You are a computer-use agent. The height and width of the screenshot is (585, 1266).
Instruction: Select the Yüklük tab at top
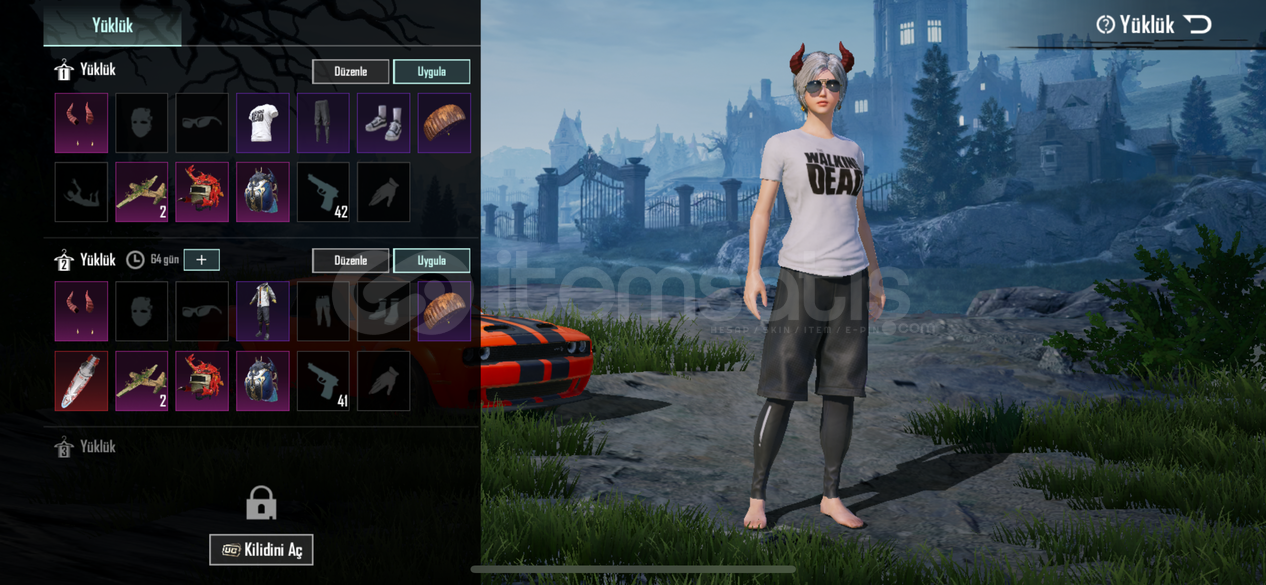(x=112, y=25)
